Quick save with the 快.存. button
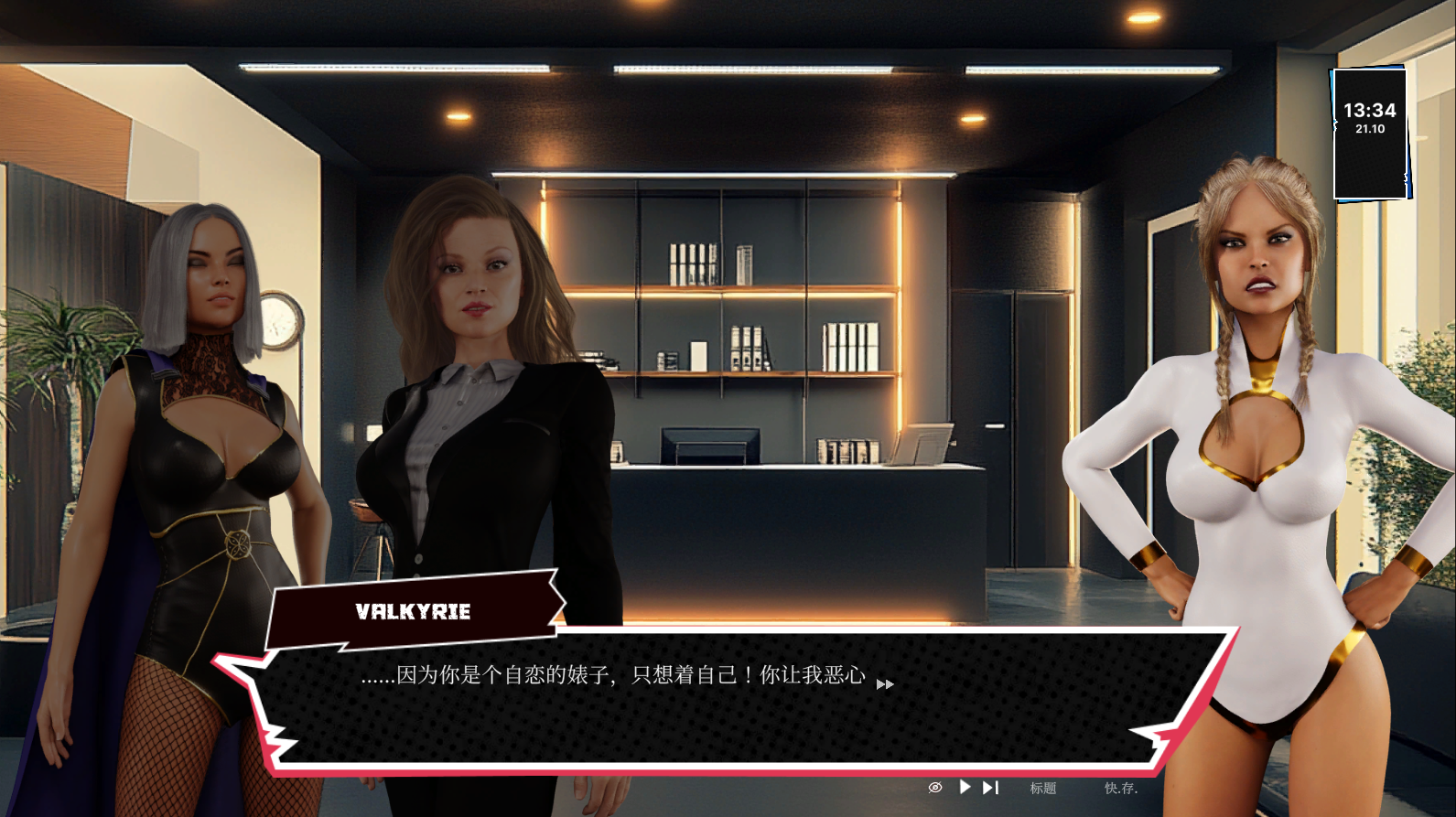1456x817 pixels. click(x=1120, y=788)
